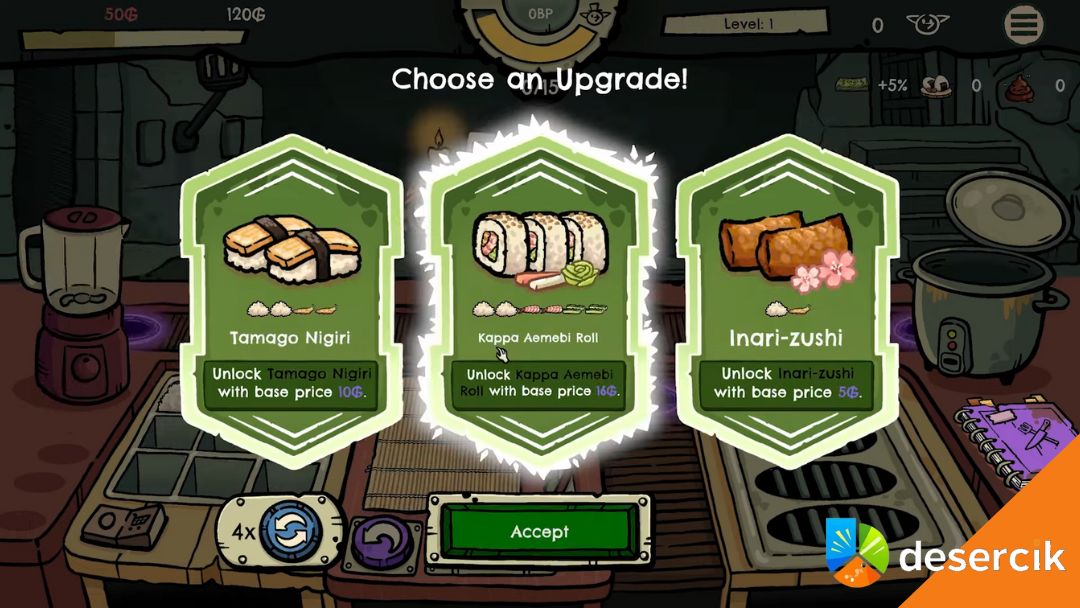Confirm the upgrade with the Accept button
Image resolution: width=1080 pixels, height=608 pixels.
pos(539,532)
